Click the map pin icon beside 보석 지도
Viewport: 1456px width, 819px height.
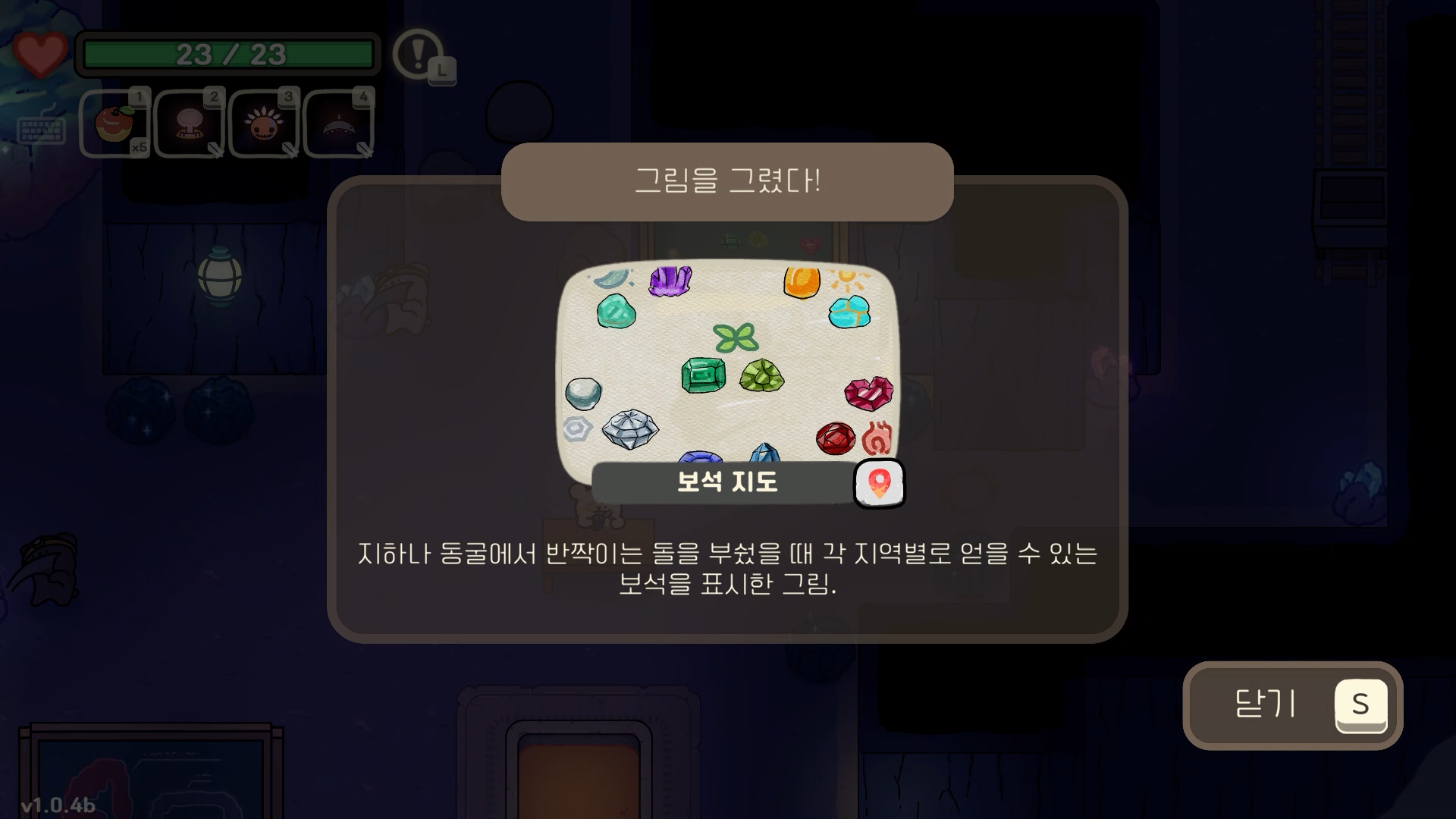[x=878, y=484]
